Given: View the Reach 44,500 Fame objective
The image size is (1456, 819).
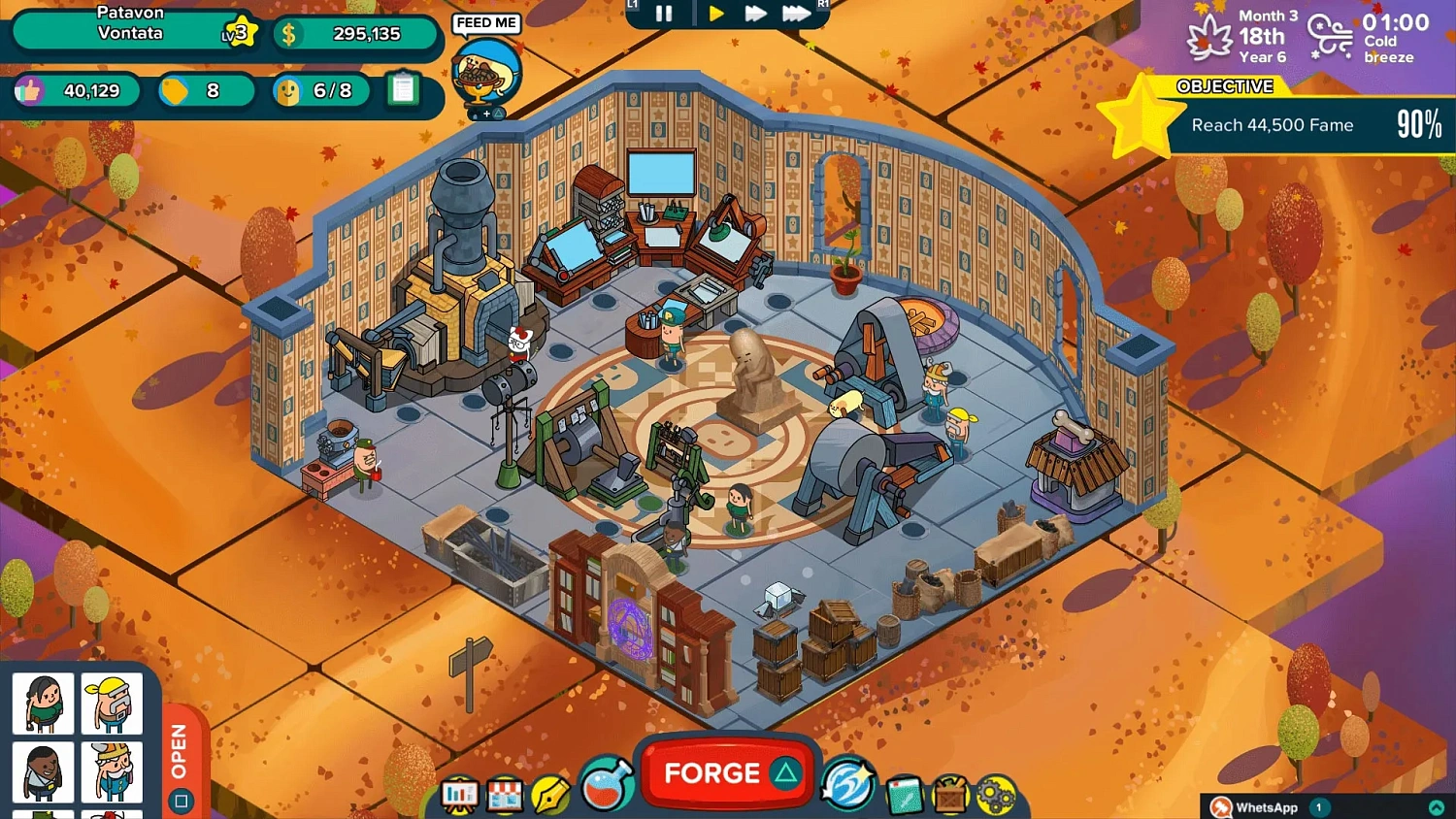Looking at the screenshot, I should [1272, 125].
